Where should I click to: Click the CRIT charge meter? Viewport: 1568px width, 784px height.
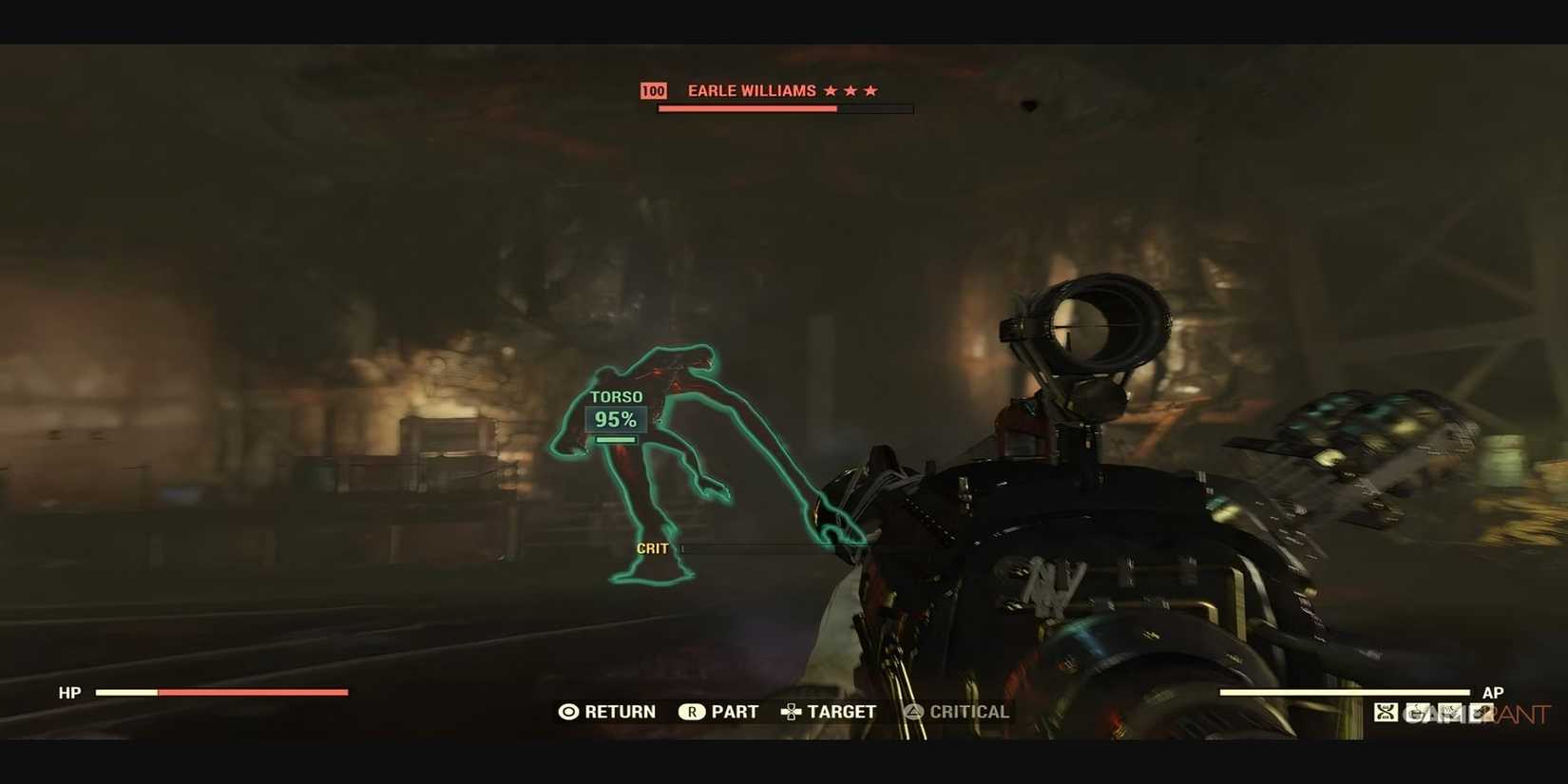[760, 549]
